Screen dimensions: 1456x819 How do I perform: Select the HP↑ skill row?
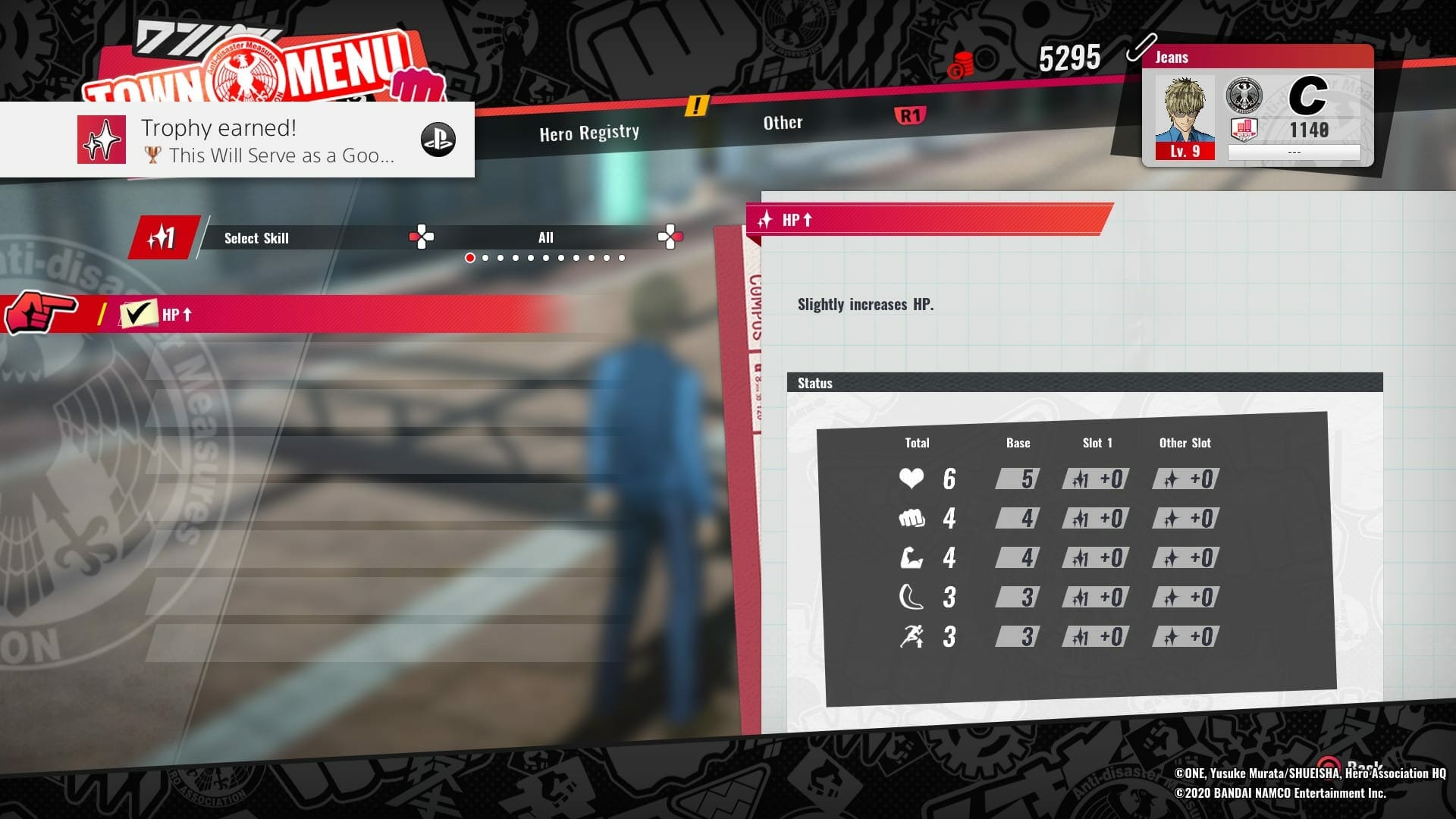(341, 314)
